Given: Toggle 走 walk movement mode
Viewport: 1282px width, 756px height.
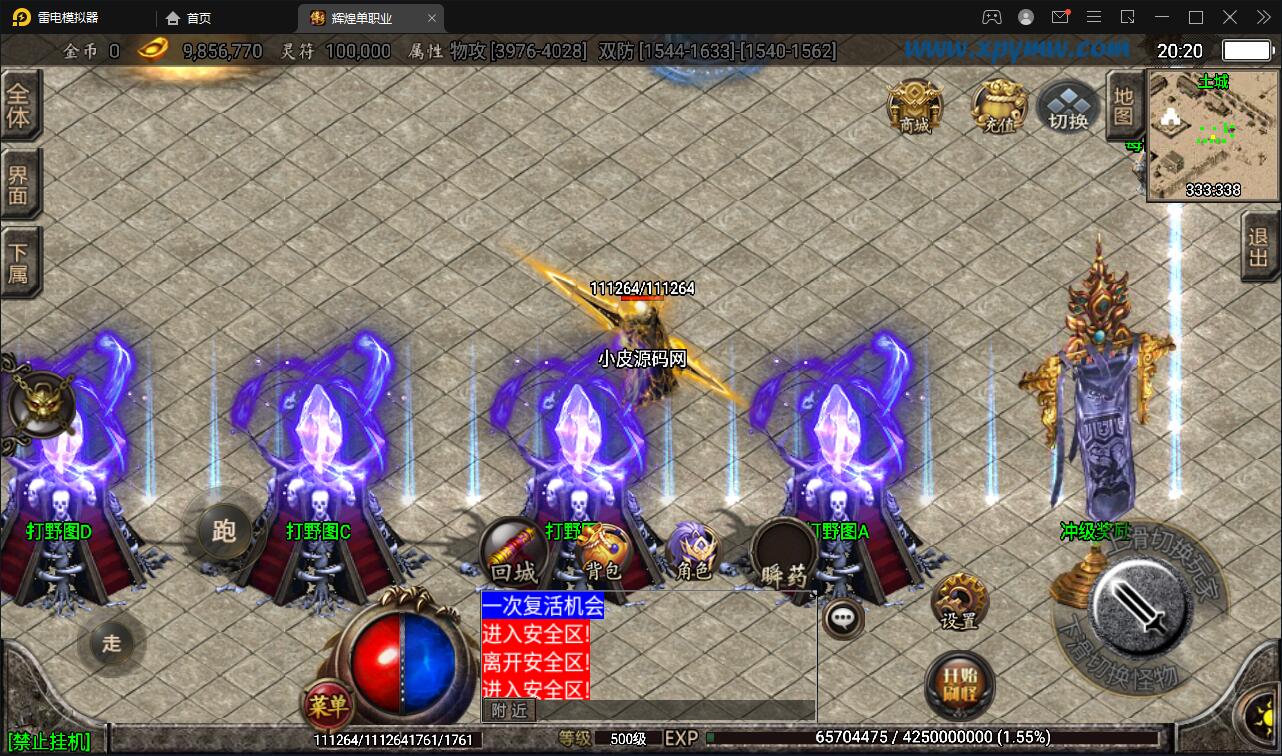Looking at the screenshot, I should pyautogui.click(x=111, y=645).
